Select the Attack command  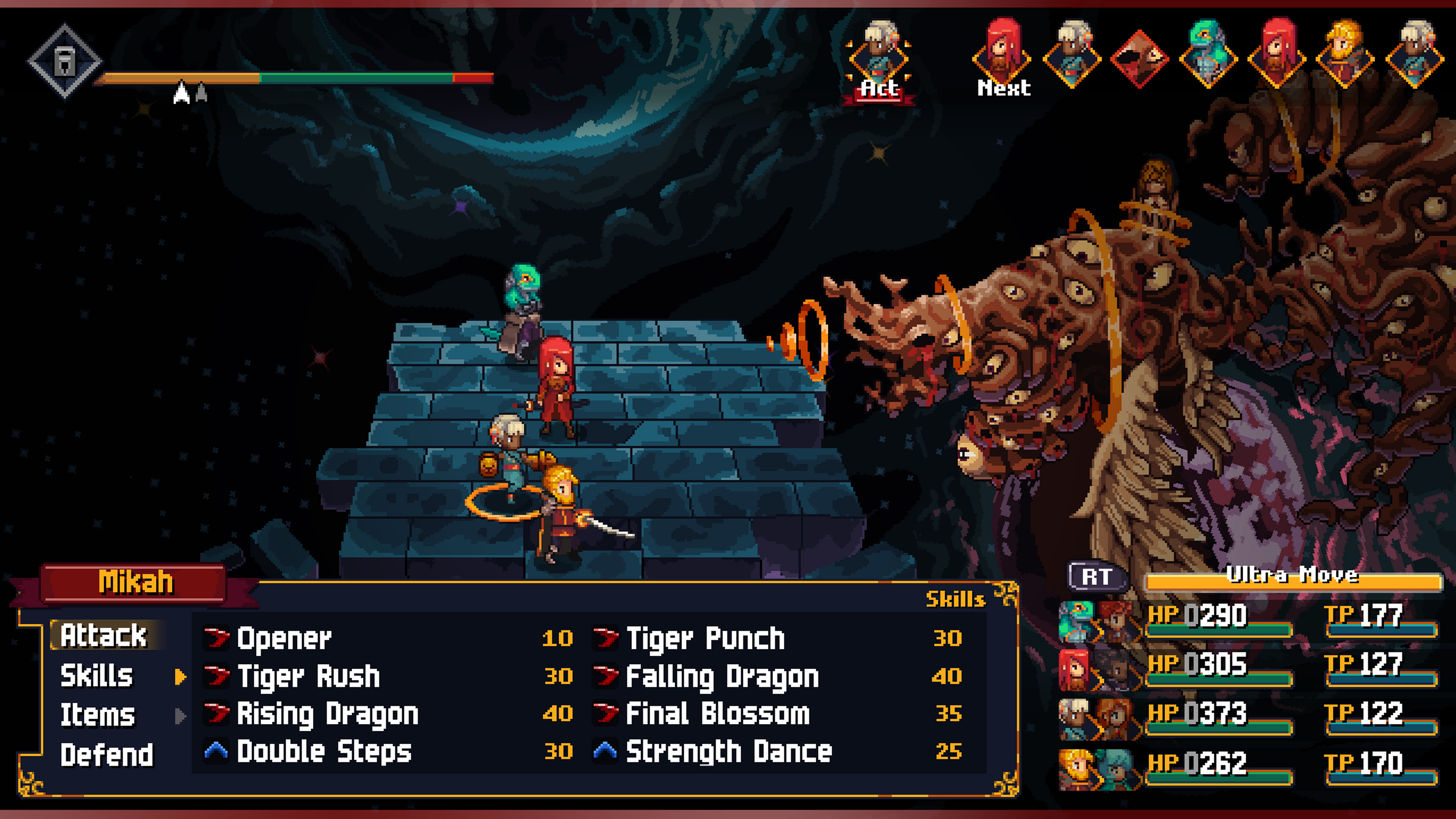(104, 635)
